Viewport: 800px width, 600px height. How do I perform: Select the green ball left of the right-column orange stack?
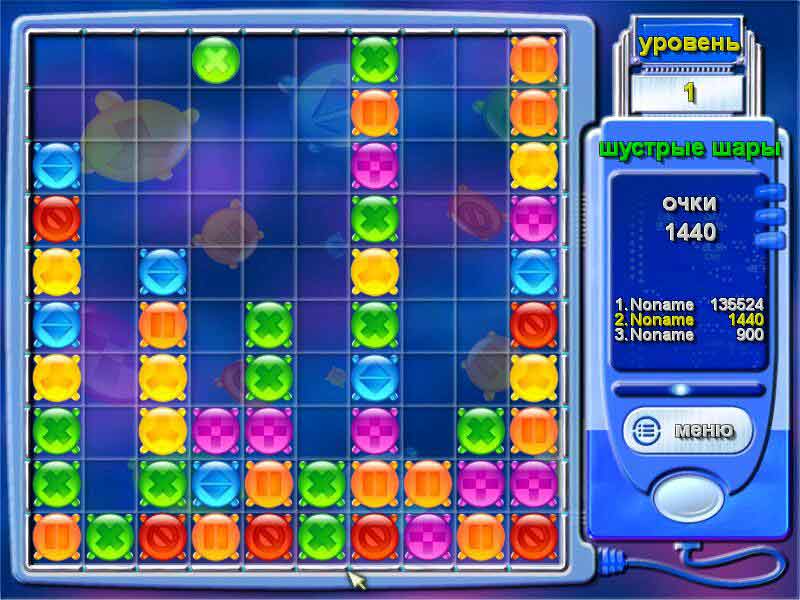481,431
